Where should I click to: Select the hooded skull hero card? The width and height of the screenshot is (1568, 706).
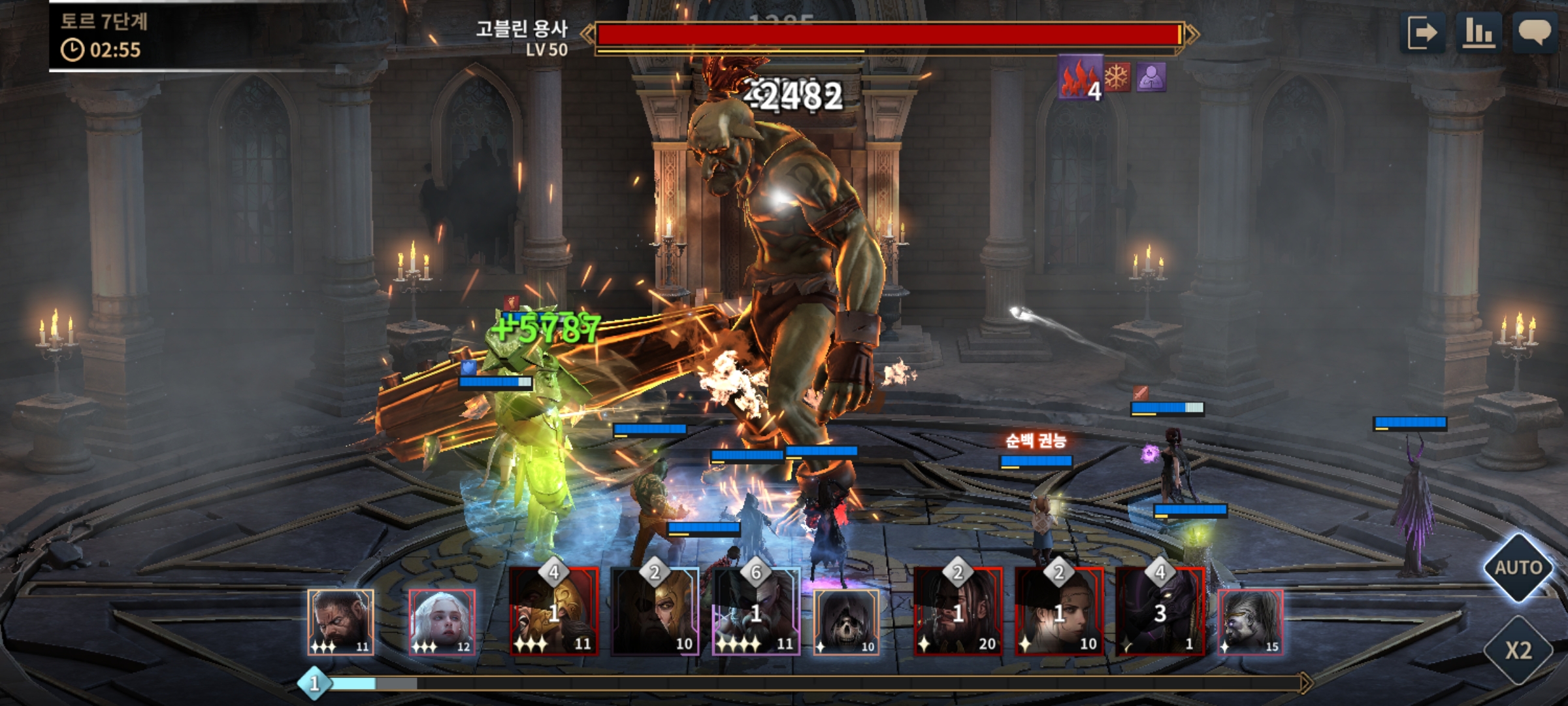[846, 622]
